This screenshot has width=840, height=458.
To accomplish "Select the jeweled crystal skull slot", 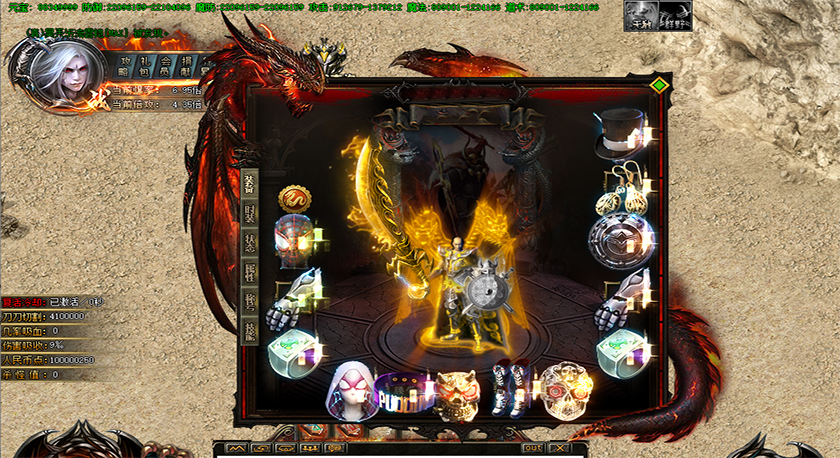I will [562, 390].
